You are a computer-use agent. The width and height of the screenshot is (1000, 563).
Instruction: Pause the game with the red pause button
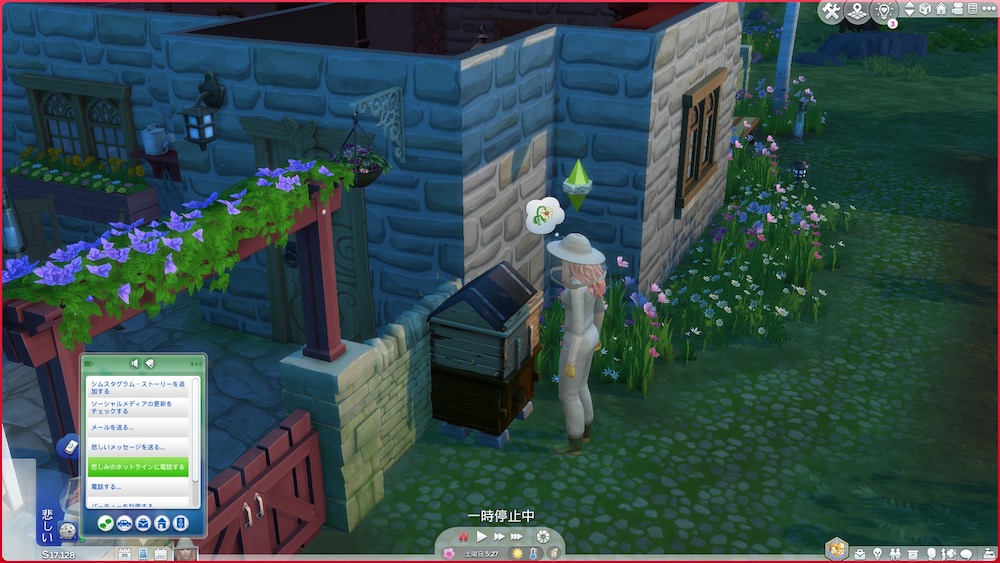[x=463, y=537]
